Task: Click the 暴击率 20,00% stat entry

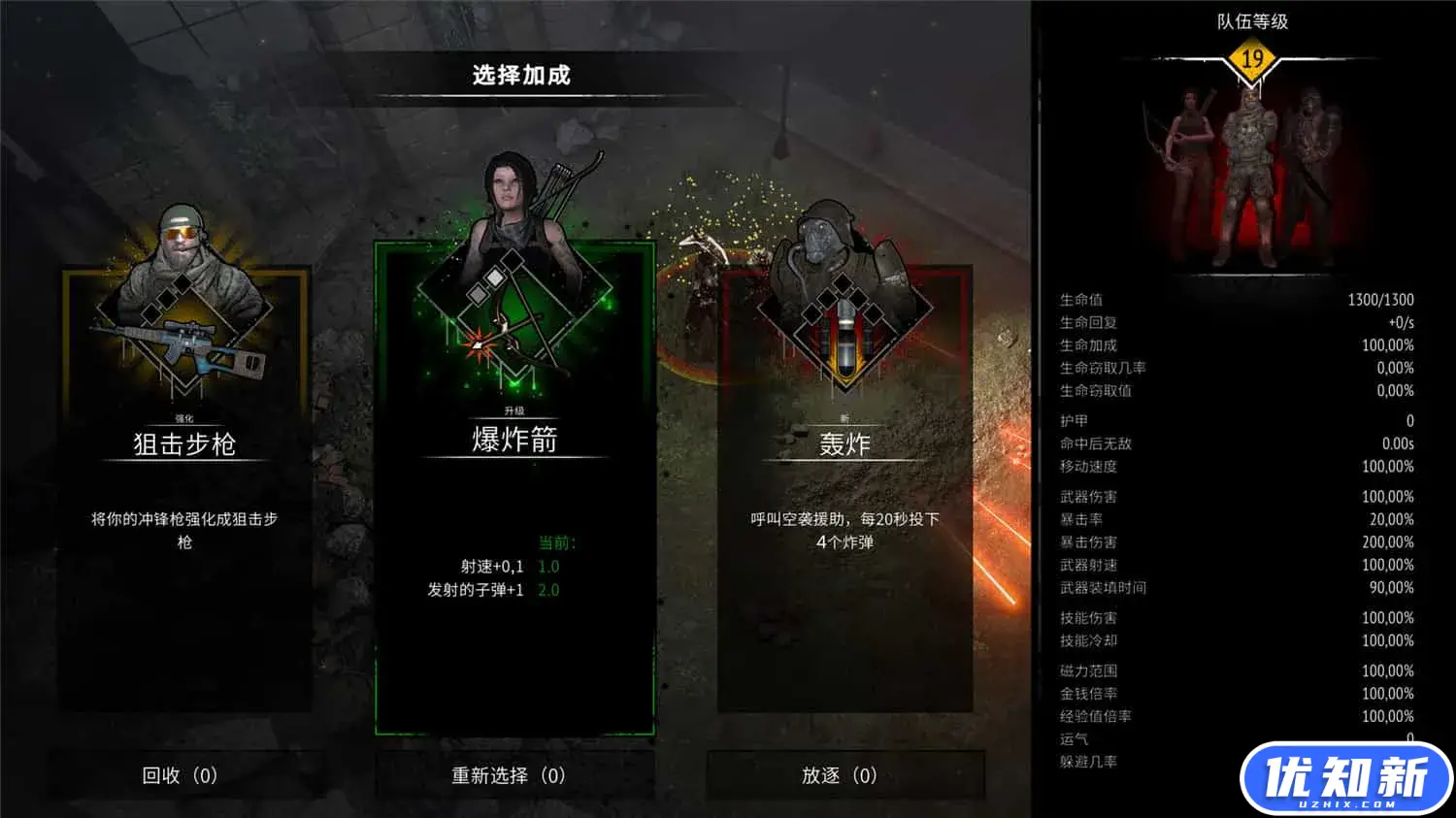Action: tap(1233, 519)
